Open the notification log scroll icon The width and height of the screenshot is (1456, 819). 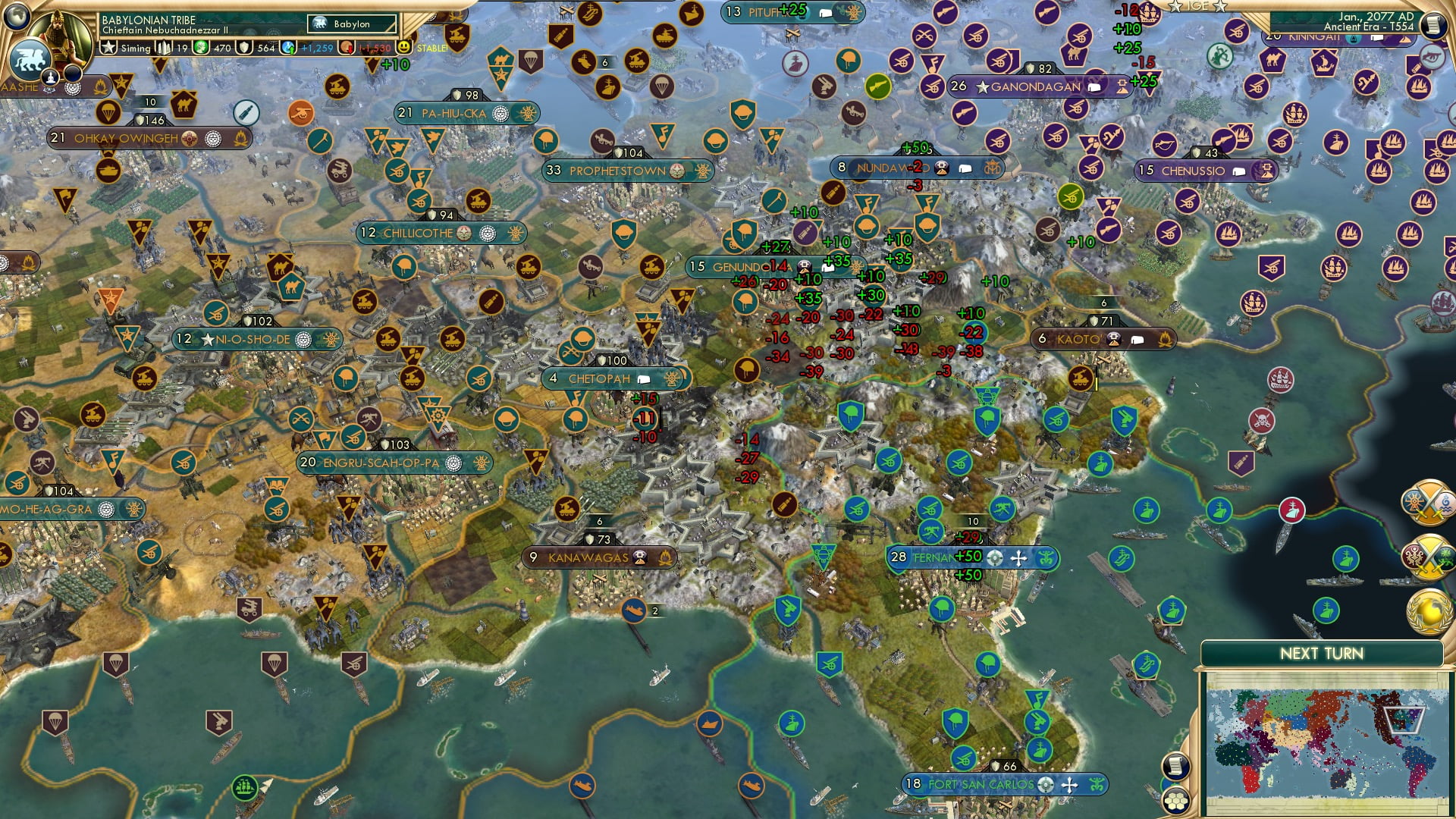(1176, 765)
